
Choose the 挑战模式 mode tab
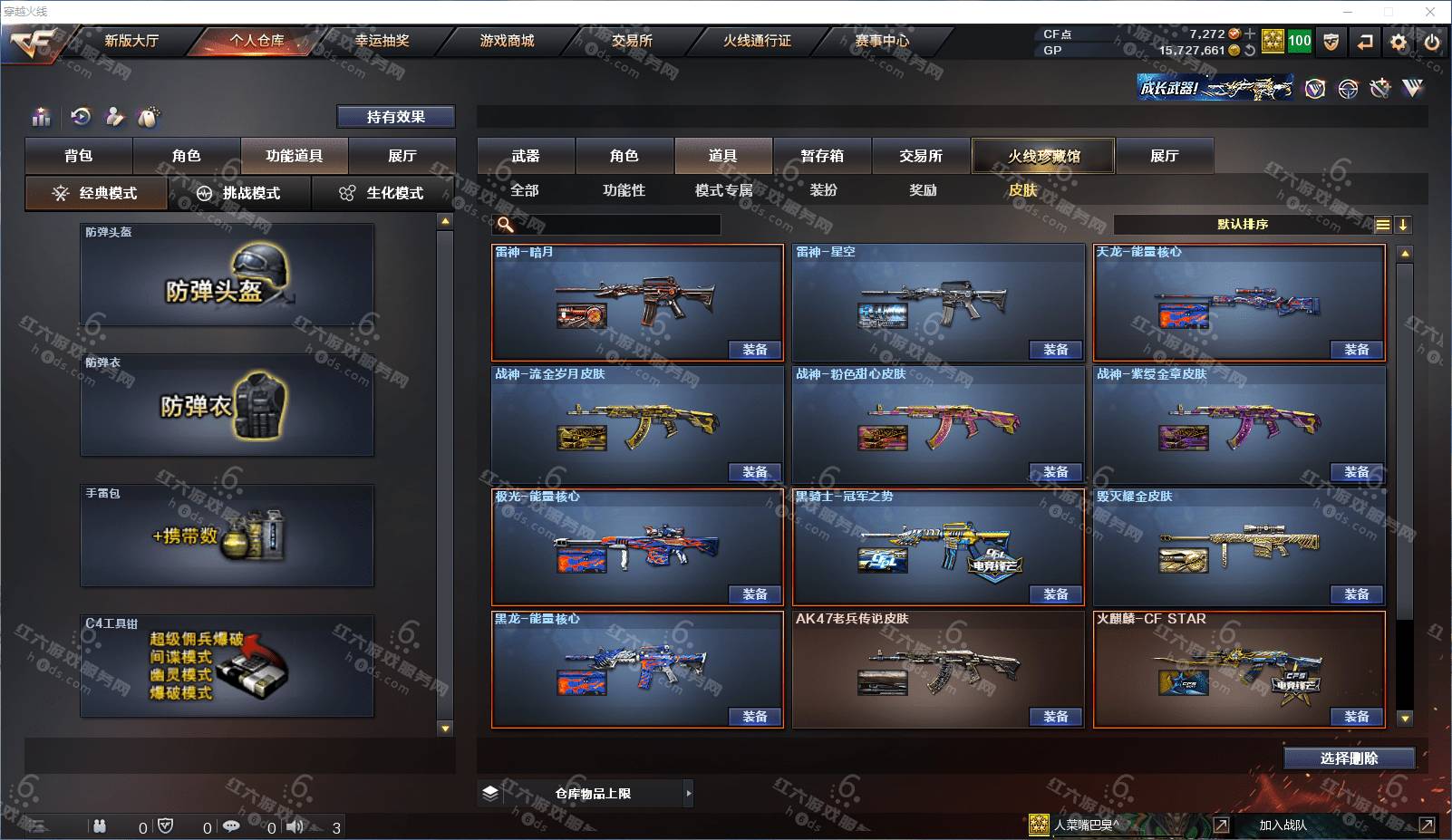coord(239,193)
